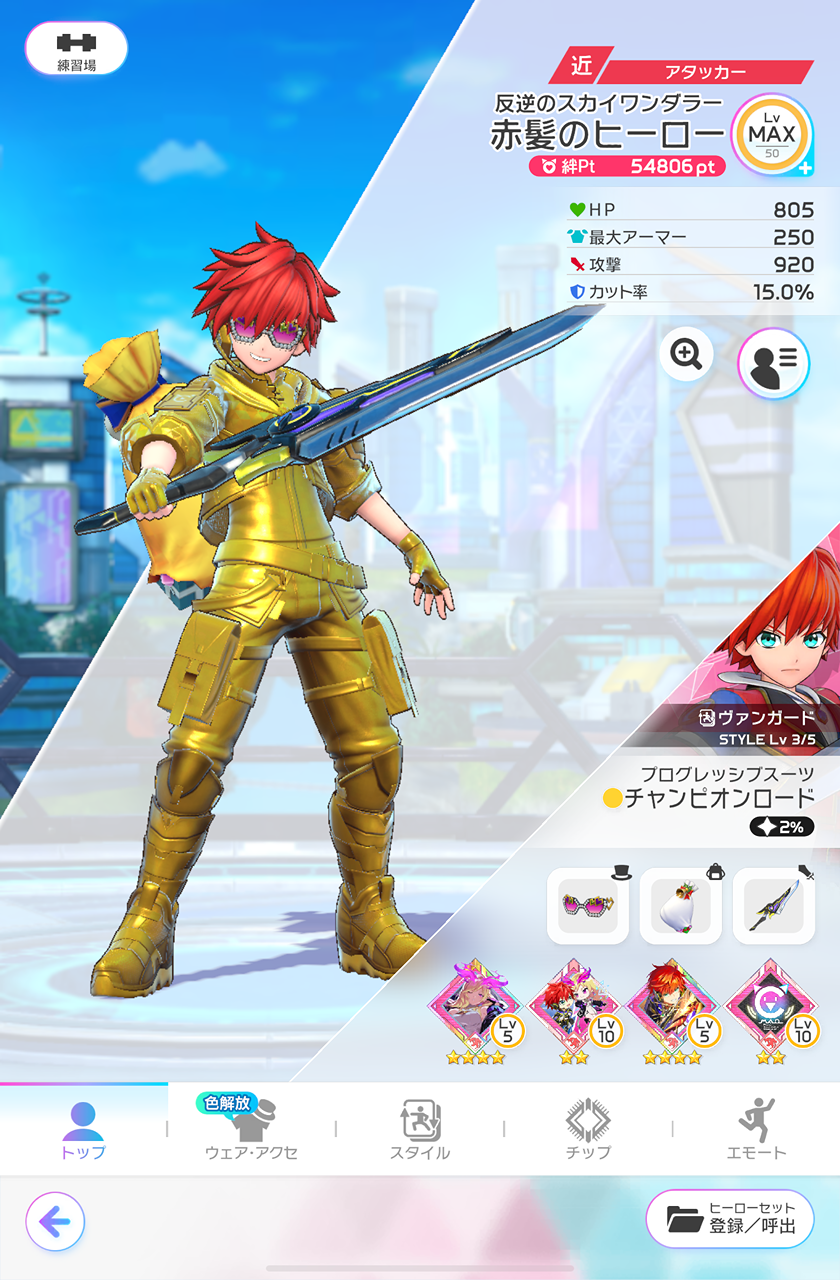Zoom in with the magnifier button

pos(686,354)
